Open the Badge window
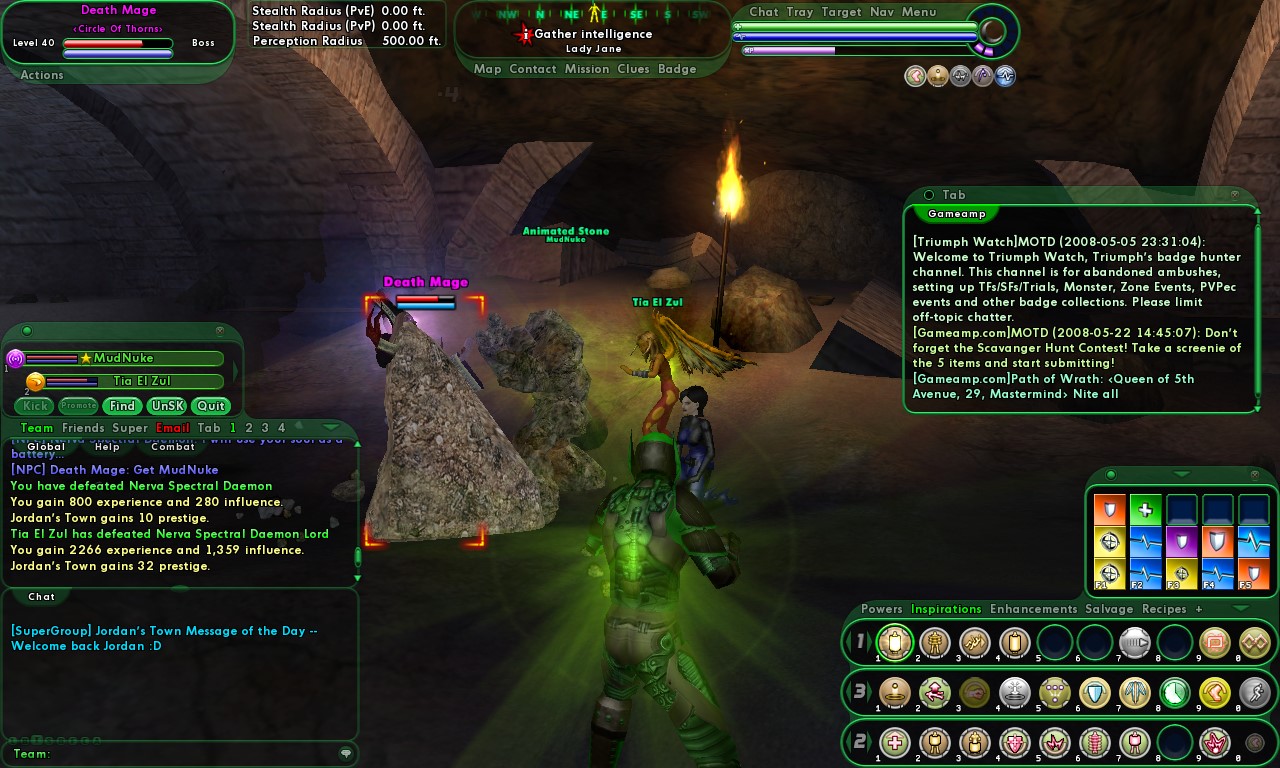The width and height of the screenshot is (1280, 768). click(677, 69)
